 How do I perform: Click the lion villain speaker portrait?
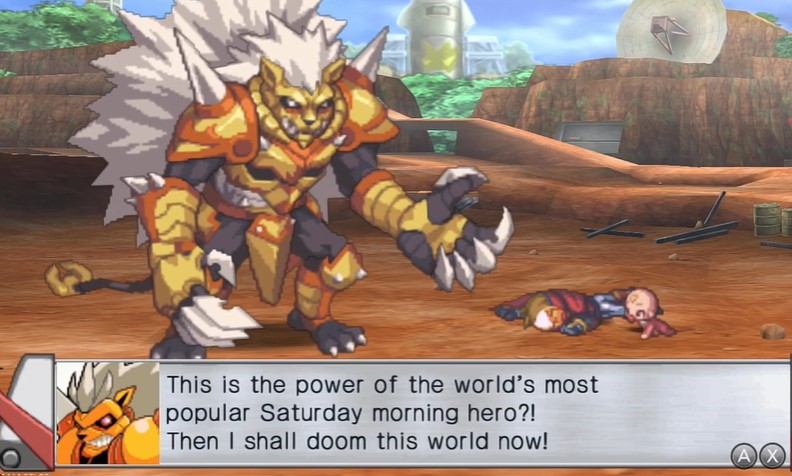(107, 413)
